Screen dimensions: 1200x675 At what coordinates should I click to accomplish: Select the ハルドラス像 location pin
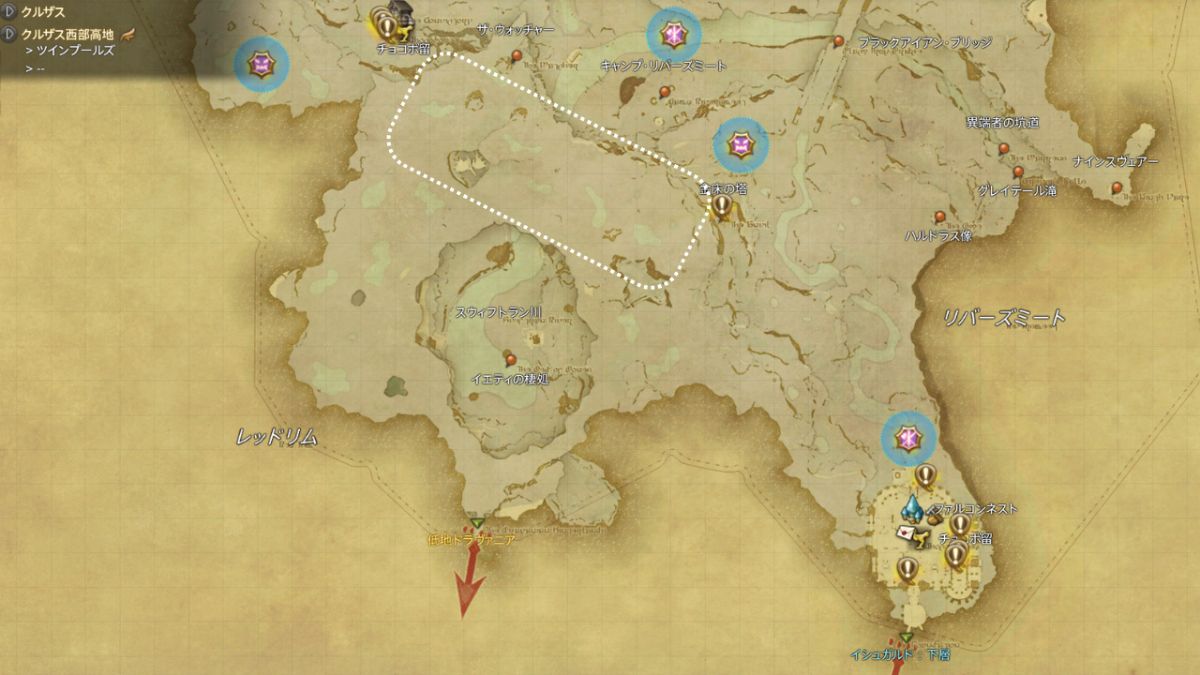click(x=939, y=217)
